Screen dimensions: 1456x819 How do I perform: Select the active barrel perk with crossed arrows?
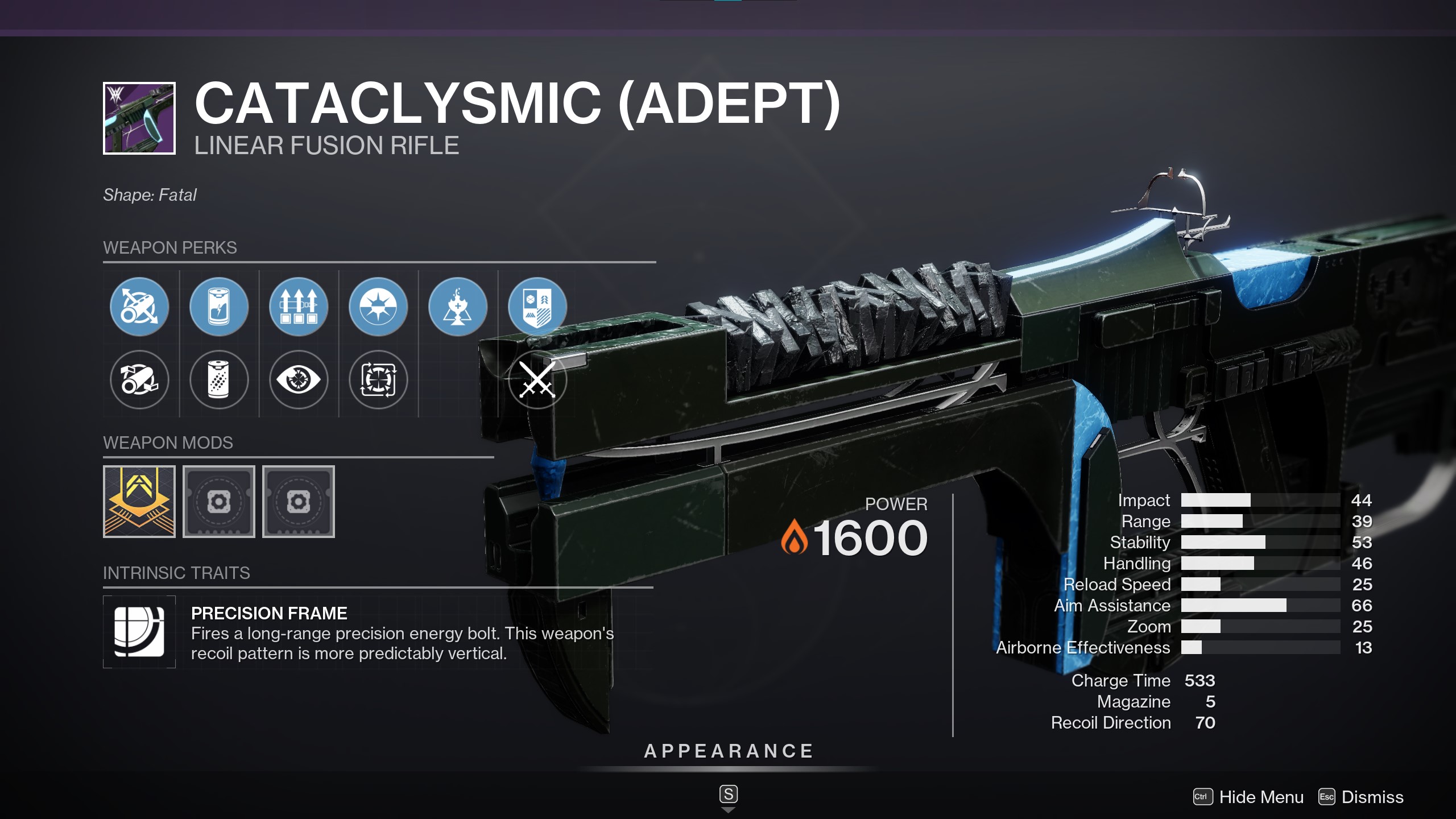[139, 307]
